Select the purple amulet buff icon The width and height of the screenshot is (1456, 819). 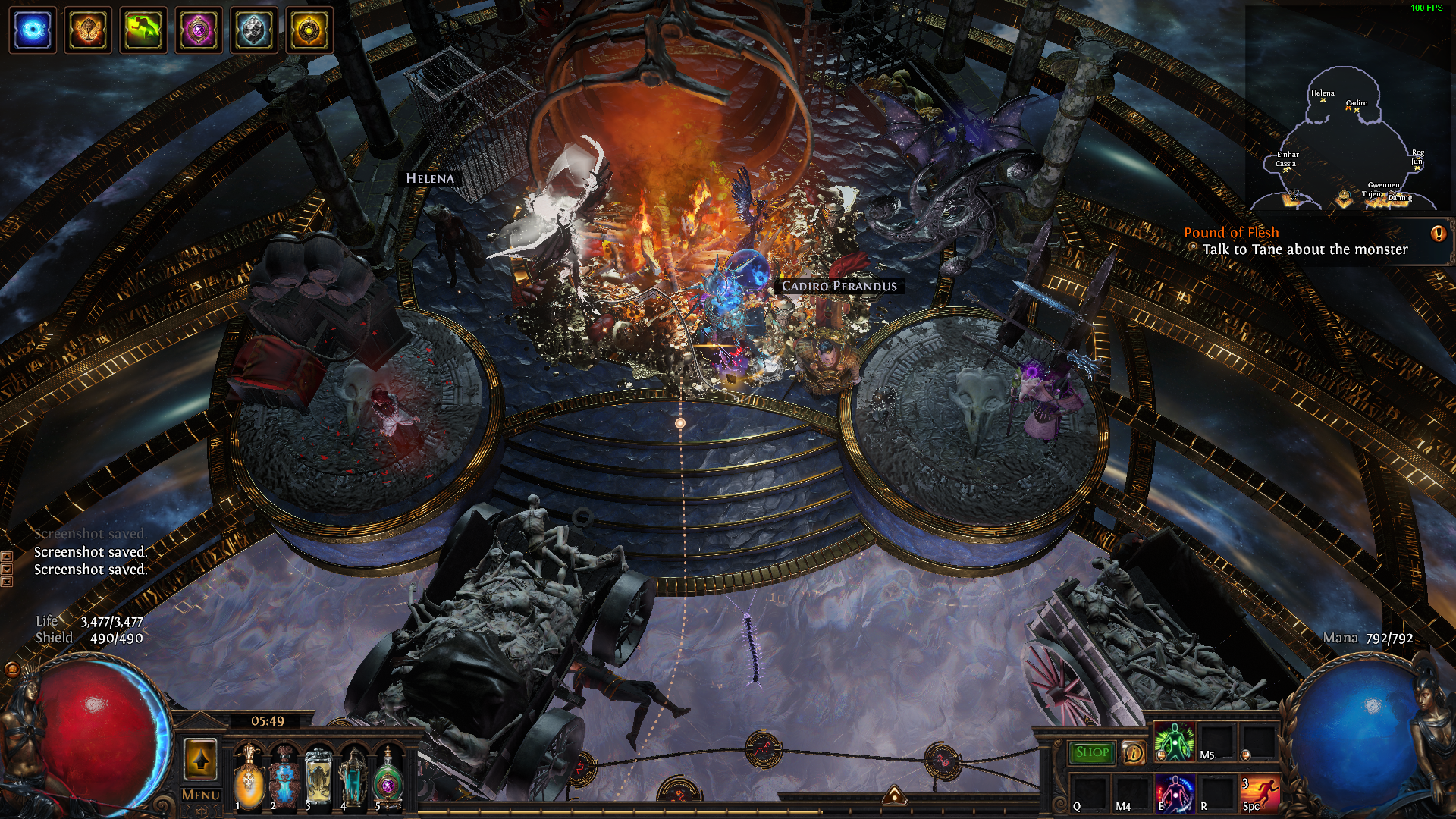199,30
